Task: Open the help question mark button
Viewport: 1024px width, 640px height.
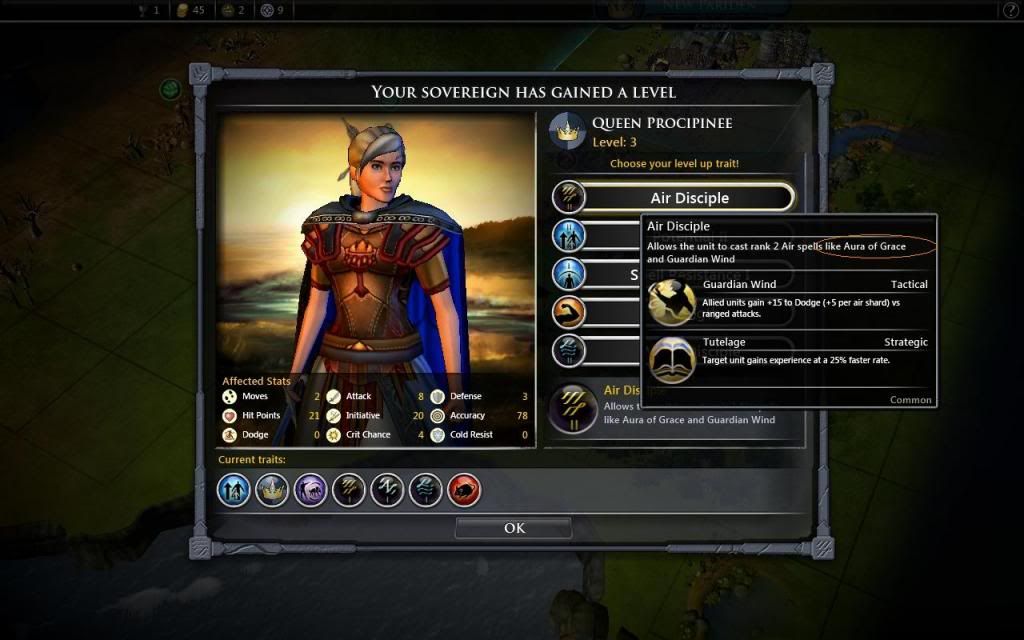Action: pos(1010,10)
